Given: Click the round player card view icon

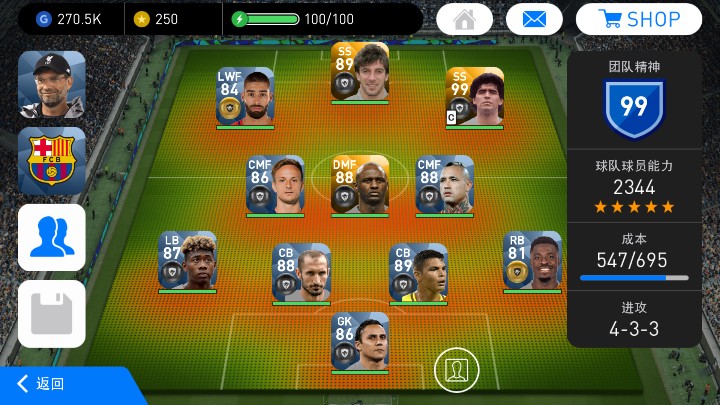Looking at the screenshot, I should (x=456, y=369).
